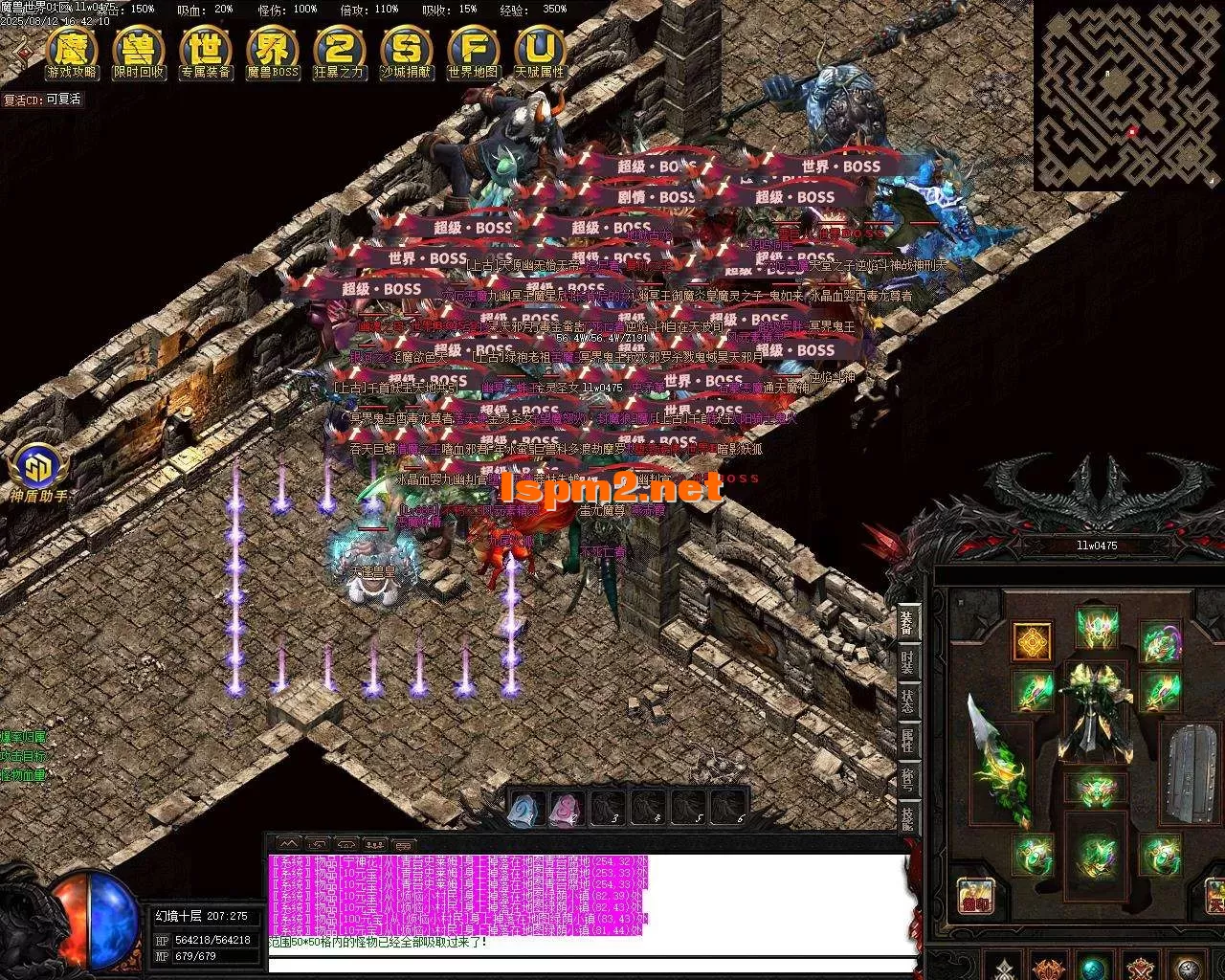This screenshot has width=1225, height=980.
Task: Select the golden medallion equipment slot
Action: point(1033,642)
